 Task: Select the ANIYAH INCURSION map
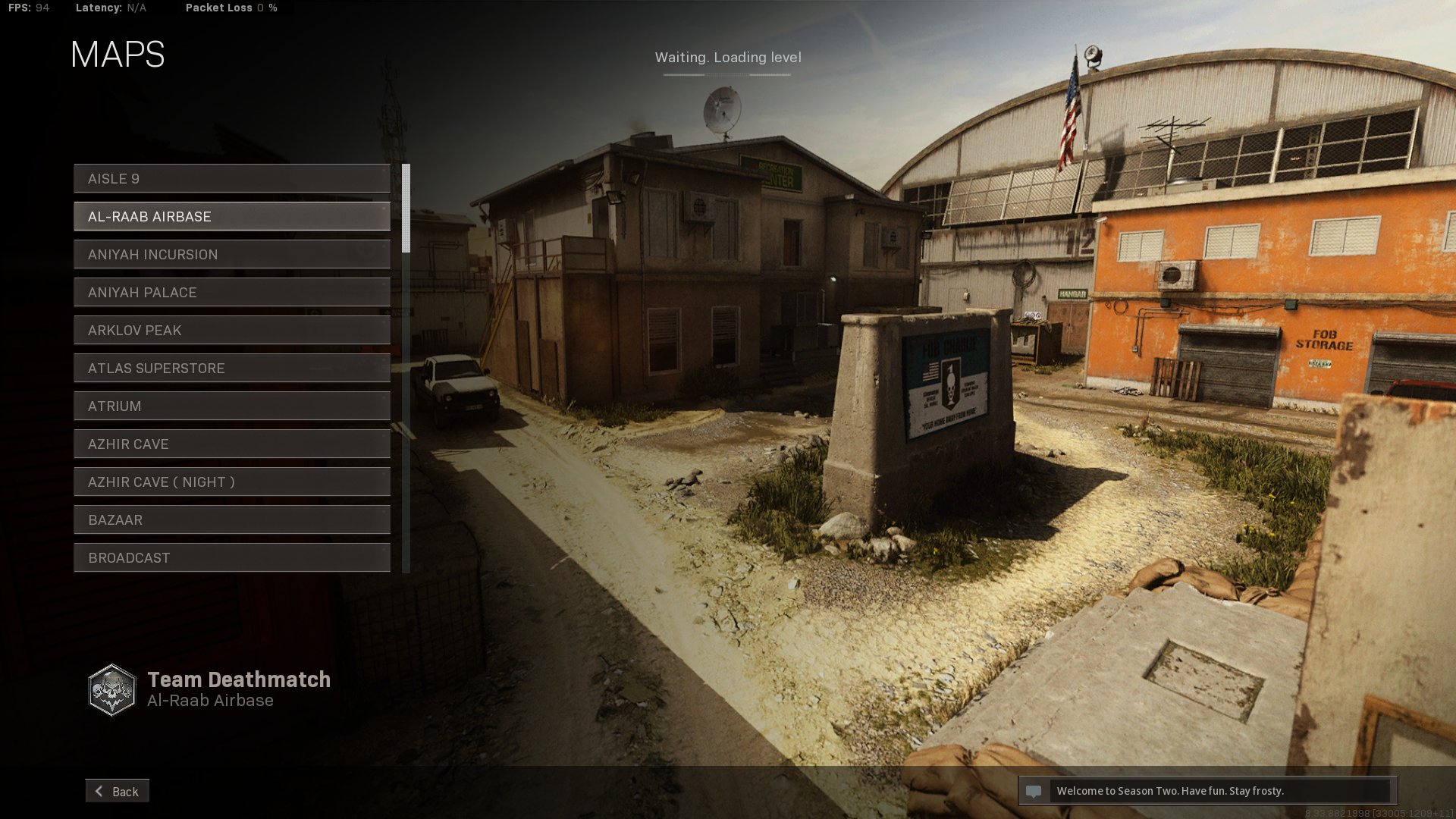(231, 254)
